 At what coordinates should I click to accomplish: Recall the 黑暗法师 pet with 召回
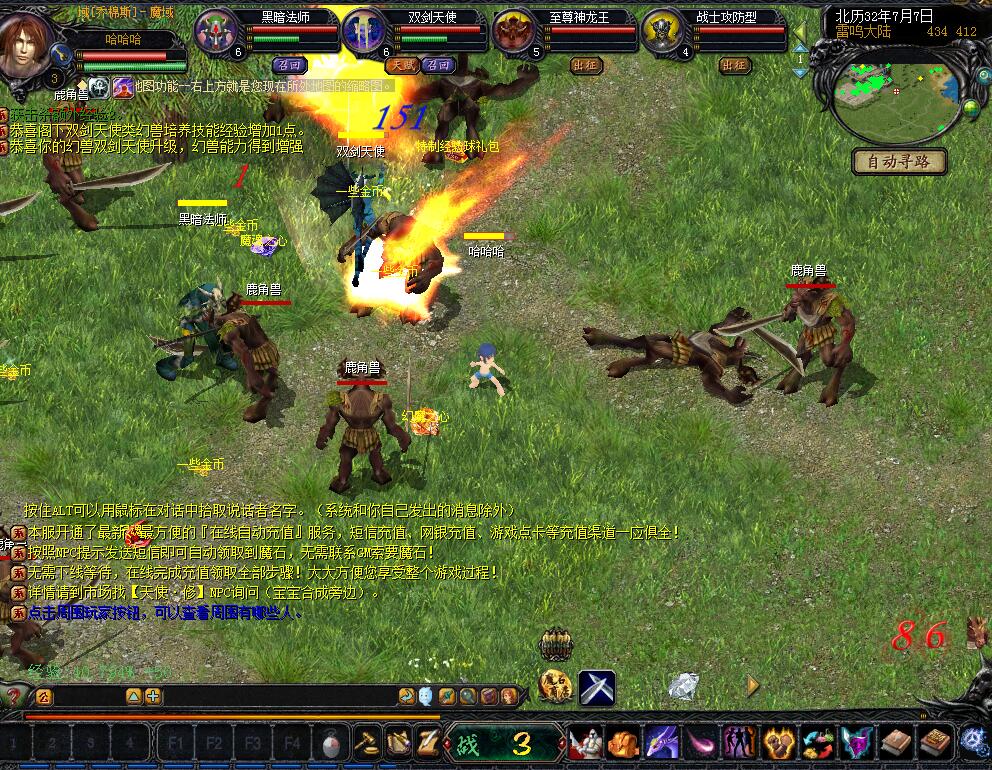pyautogui.click(x=290, y=65)
